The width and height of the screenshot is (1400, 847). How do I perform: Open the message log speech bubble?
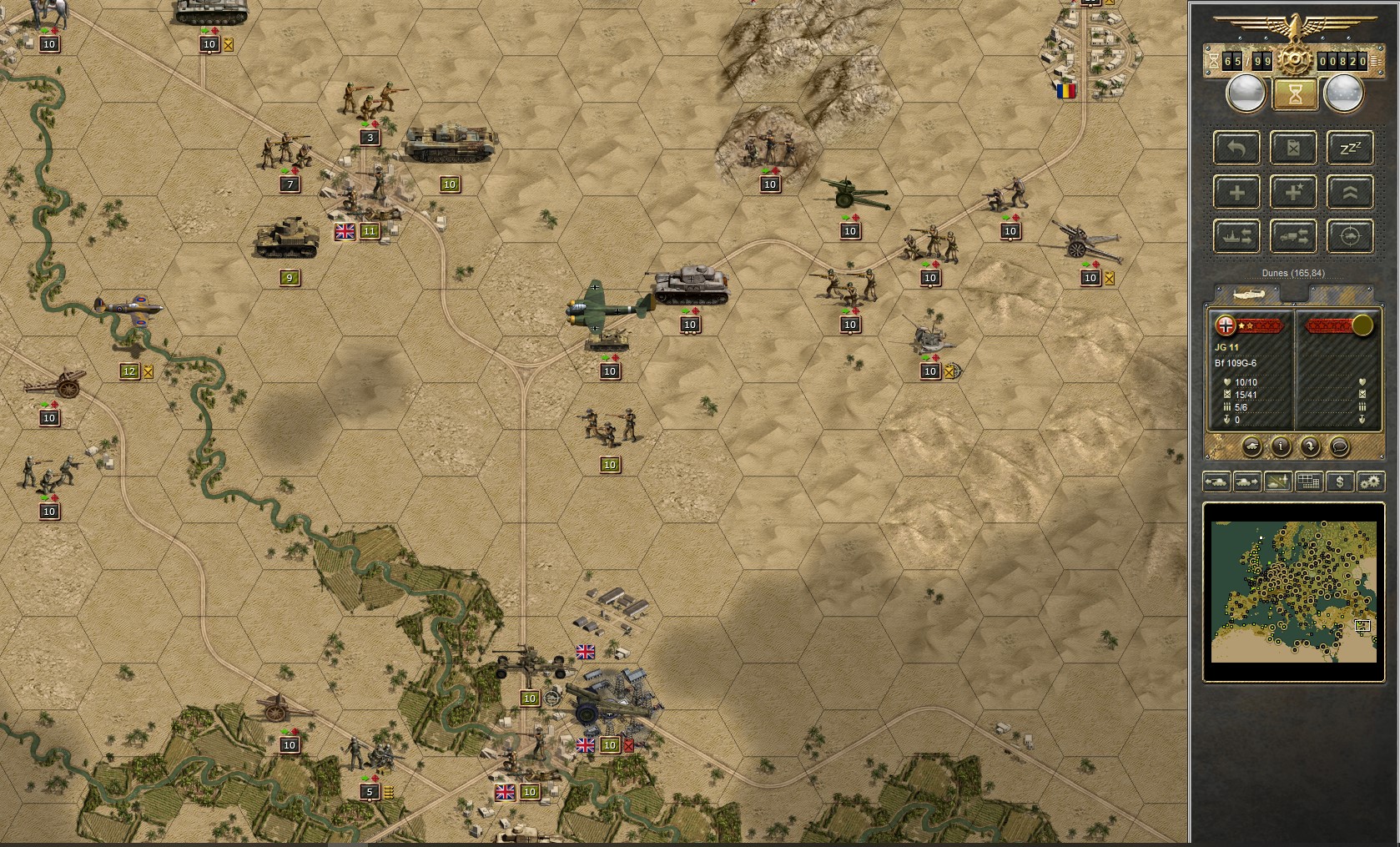pyautogui.click(x=1338, y=447)
